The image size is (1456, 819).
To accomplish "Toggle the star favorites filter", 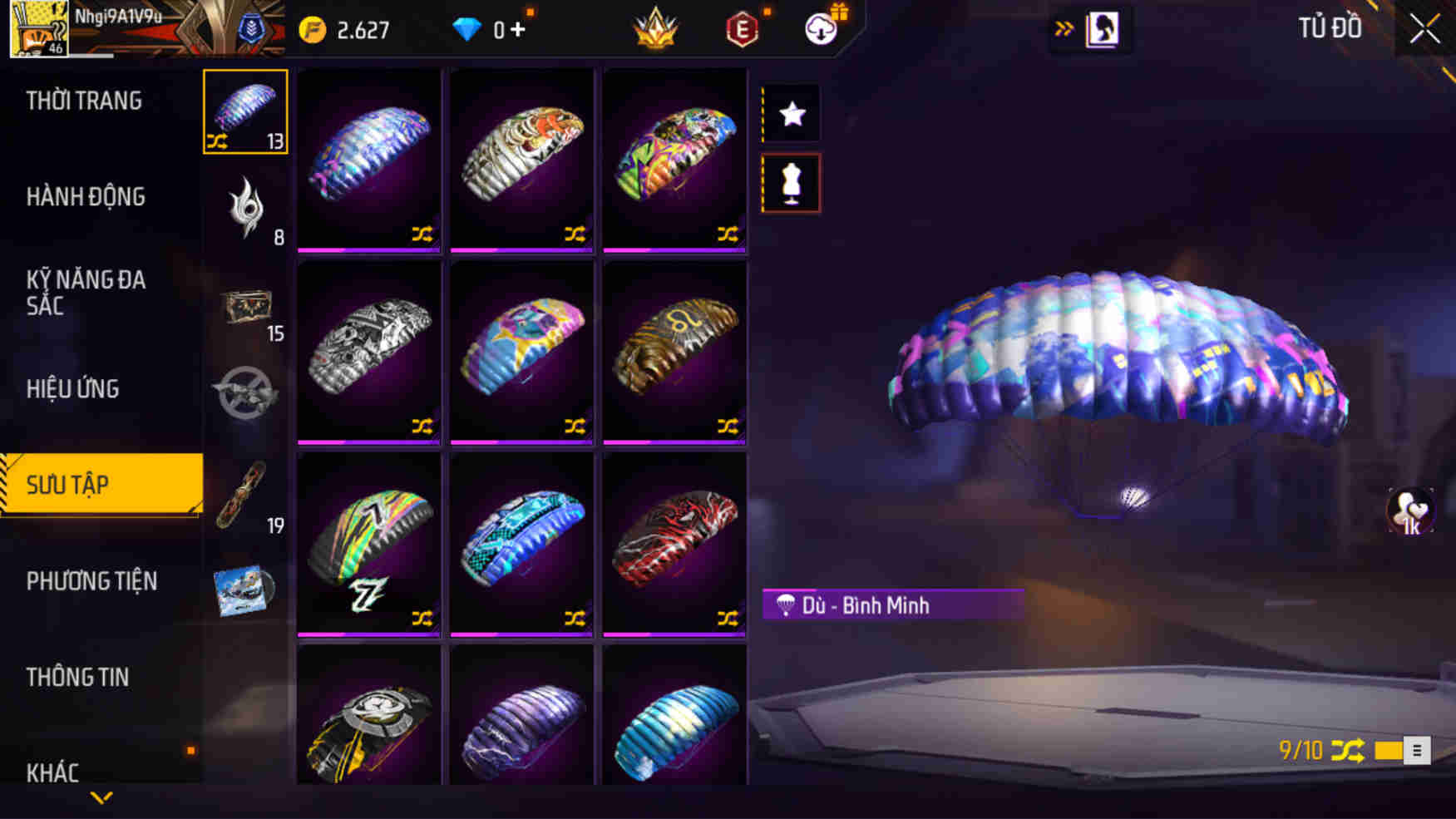I will click(791, 114).
